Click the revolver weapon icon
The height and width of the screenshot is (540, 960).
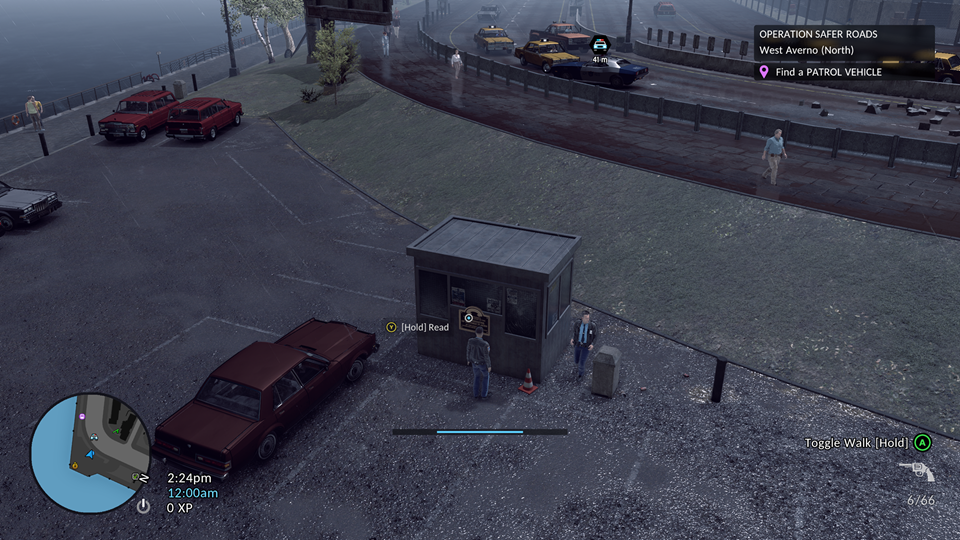point(916,471)
